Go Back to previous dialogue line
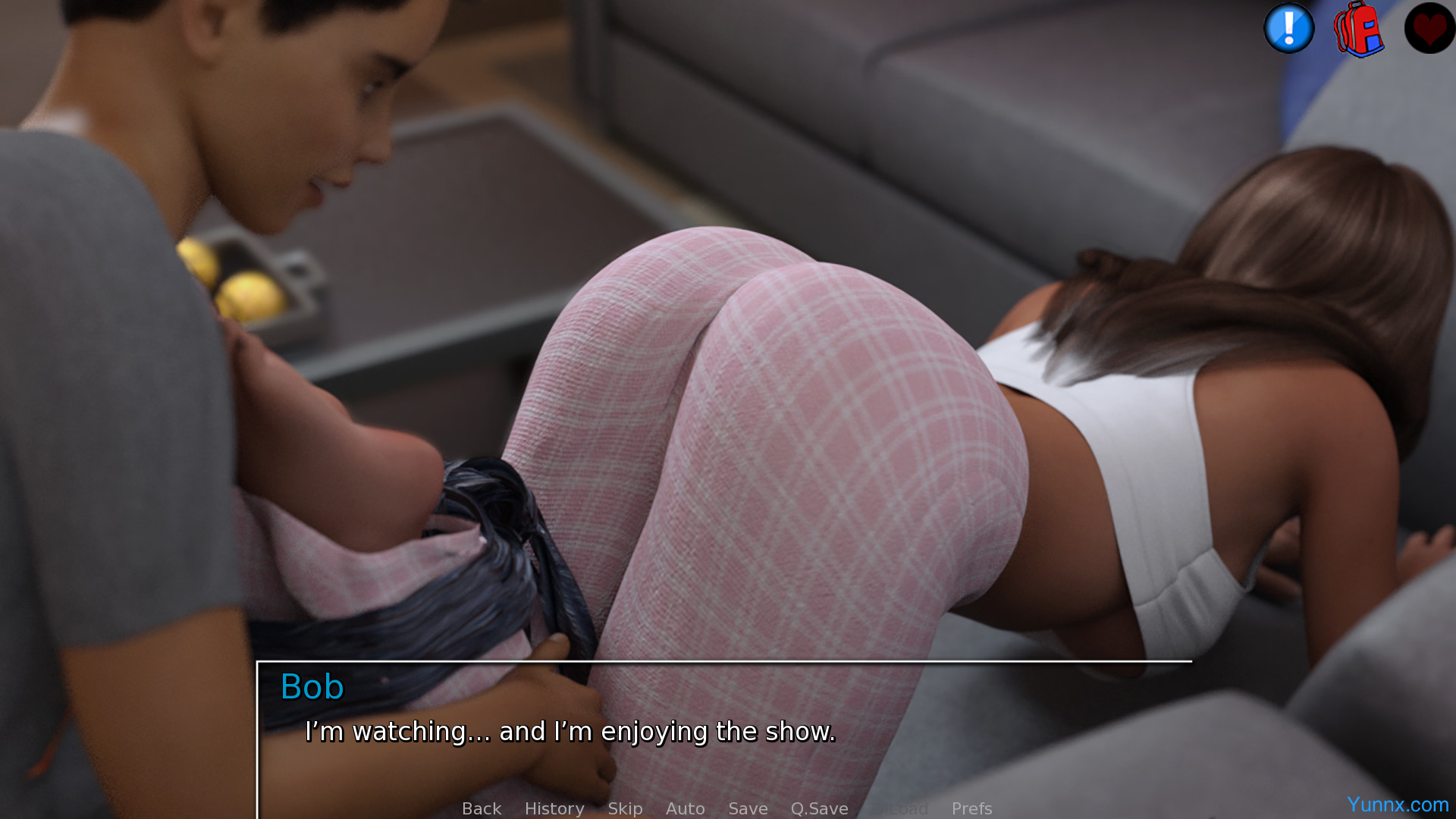 [x=482, y=808]
